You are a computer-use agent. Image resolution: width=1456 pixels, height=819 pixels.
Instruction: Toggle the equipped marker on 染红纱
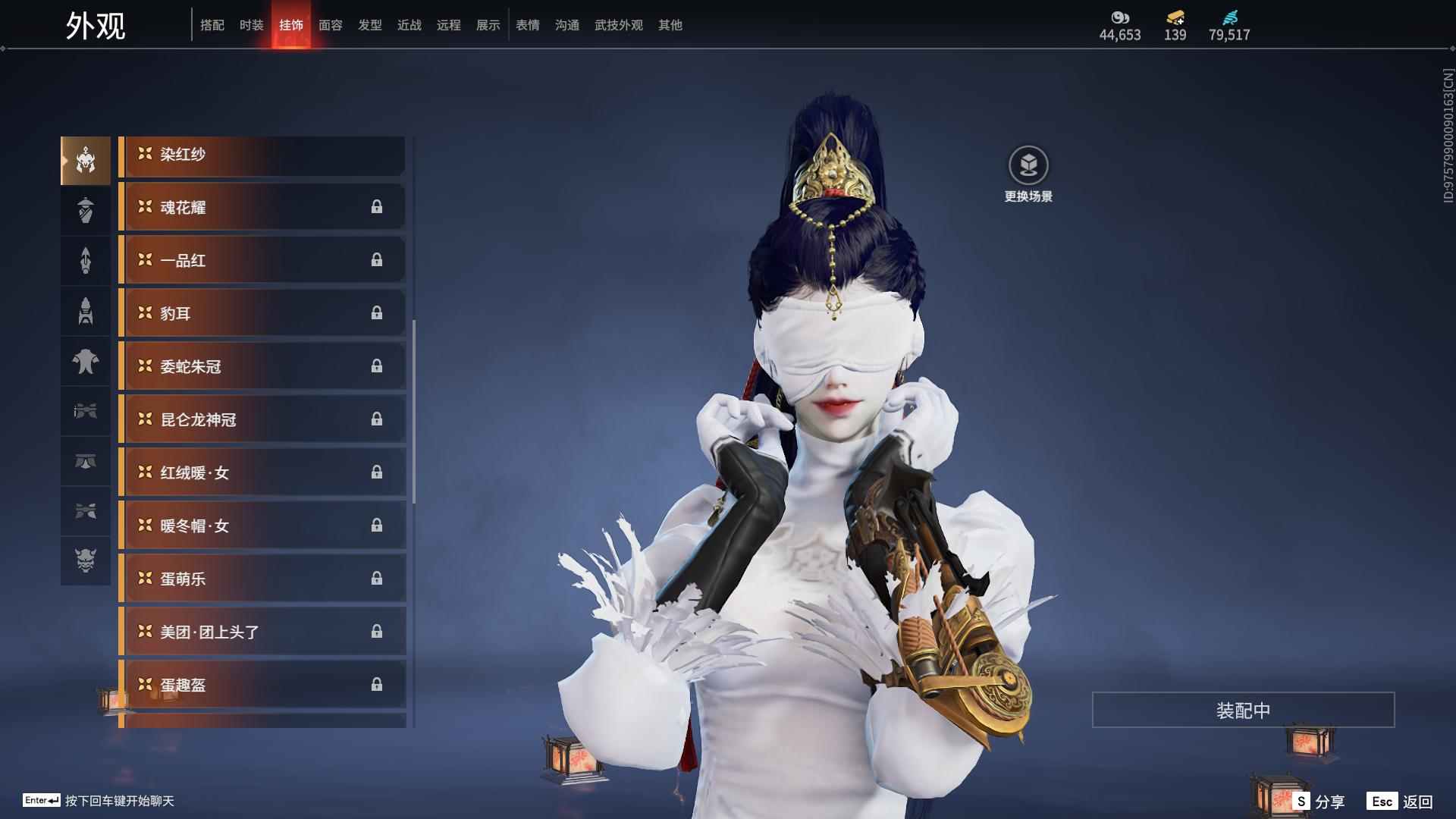144,155
